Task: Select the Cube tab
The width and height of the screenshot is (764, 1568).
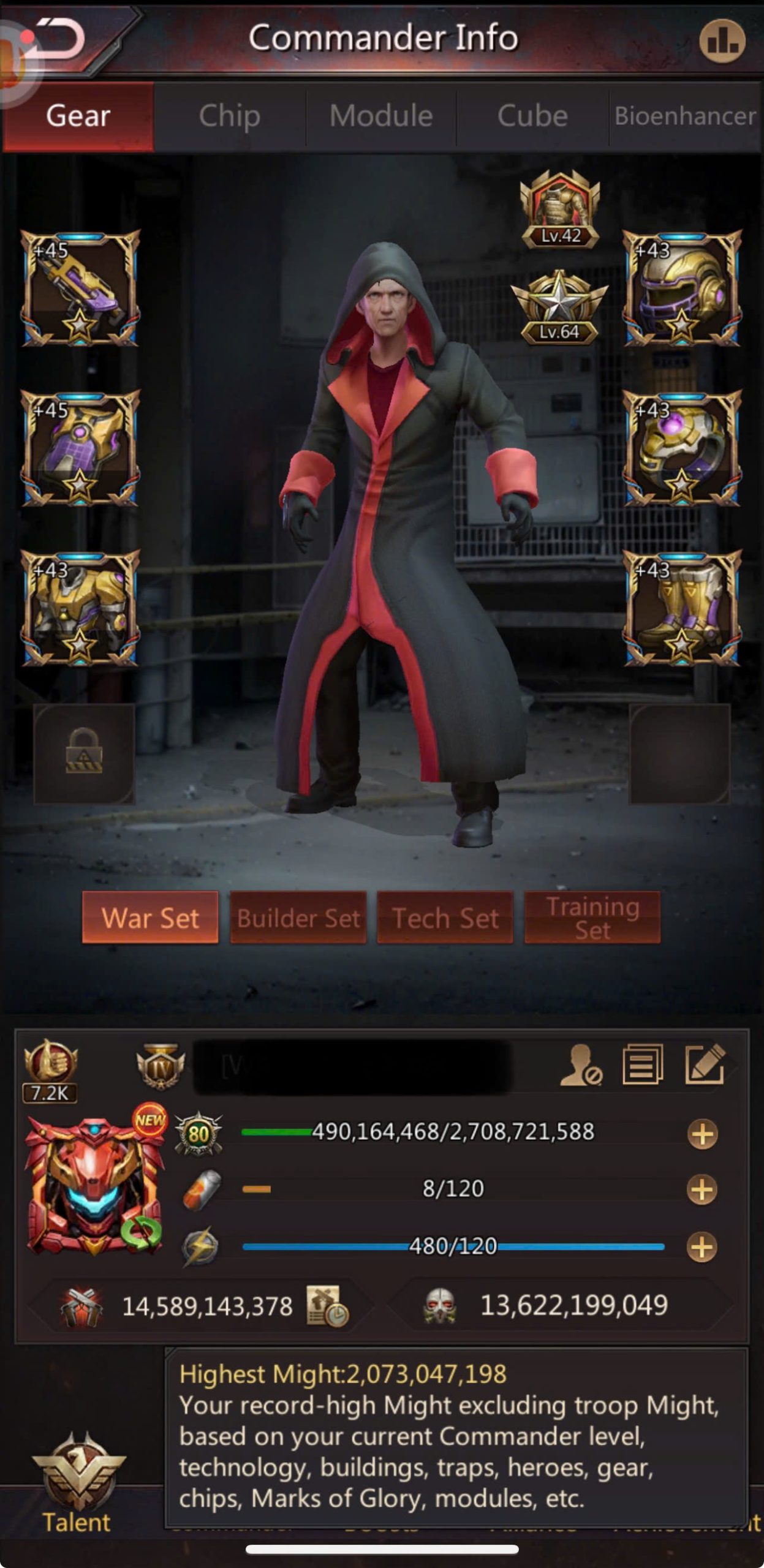Action: (532, 116)
